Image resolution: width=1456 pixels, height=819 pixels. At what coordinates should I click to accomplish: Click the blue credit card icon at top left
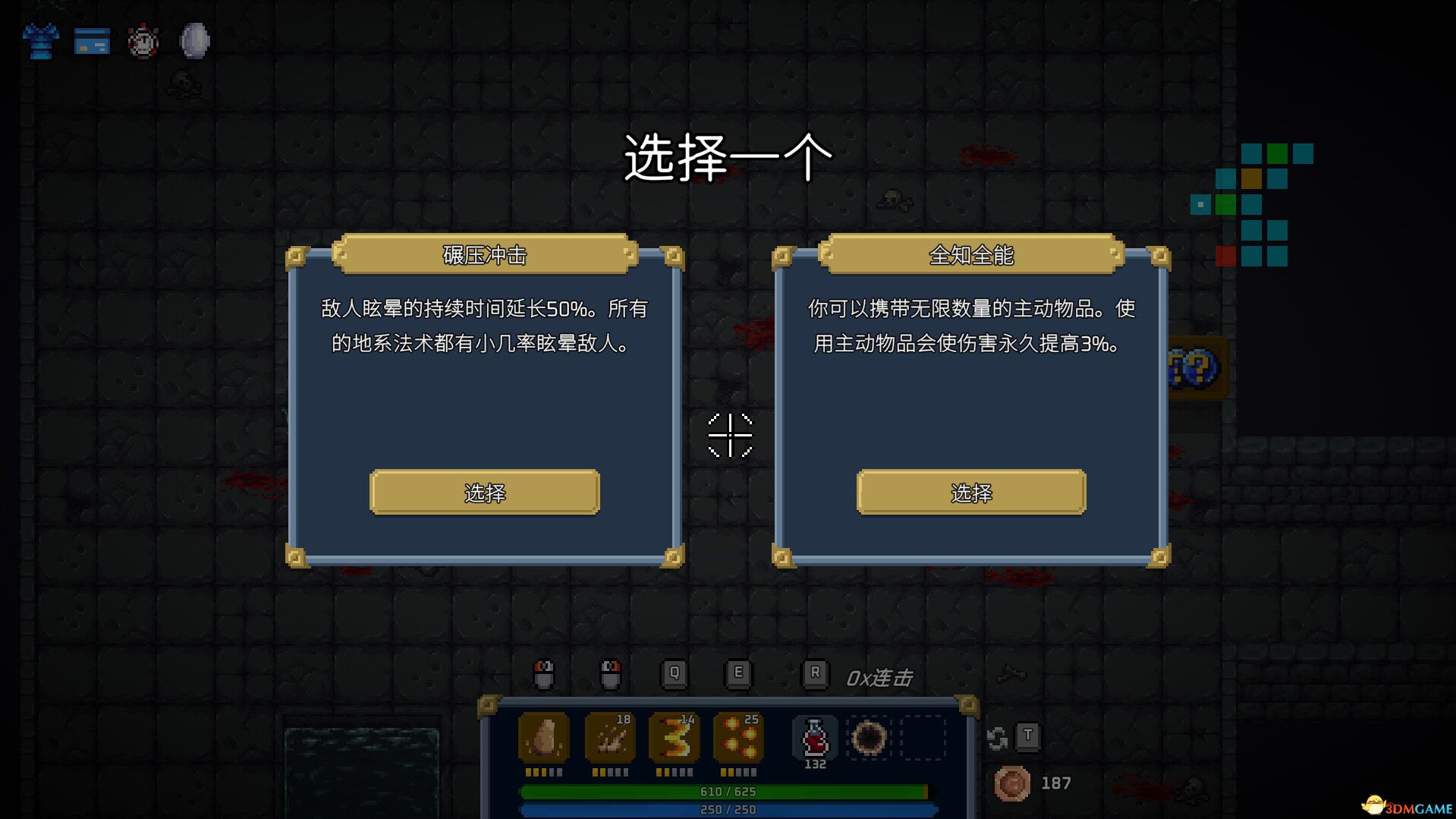click(91, 42)
